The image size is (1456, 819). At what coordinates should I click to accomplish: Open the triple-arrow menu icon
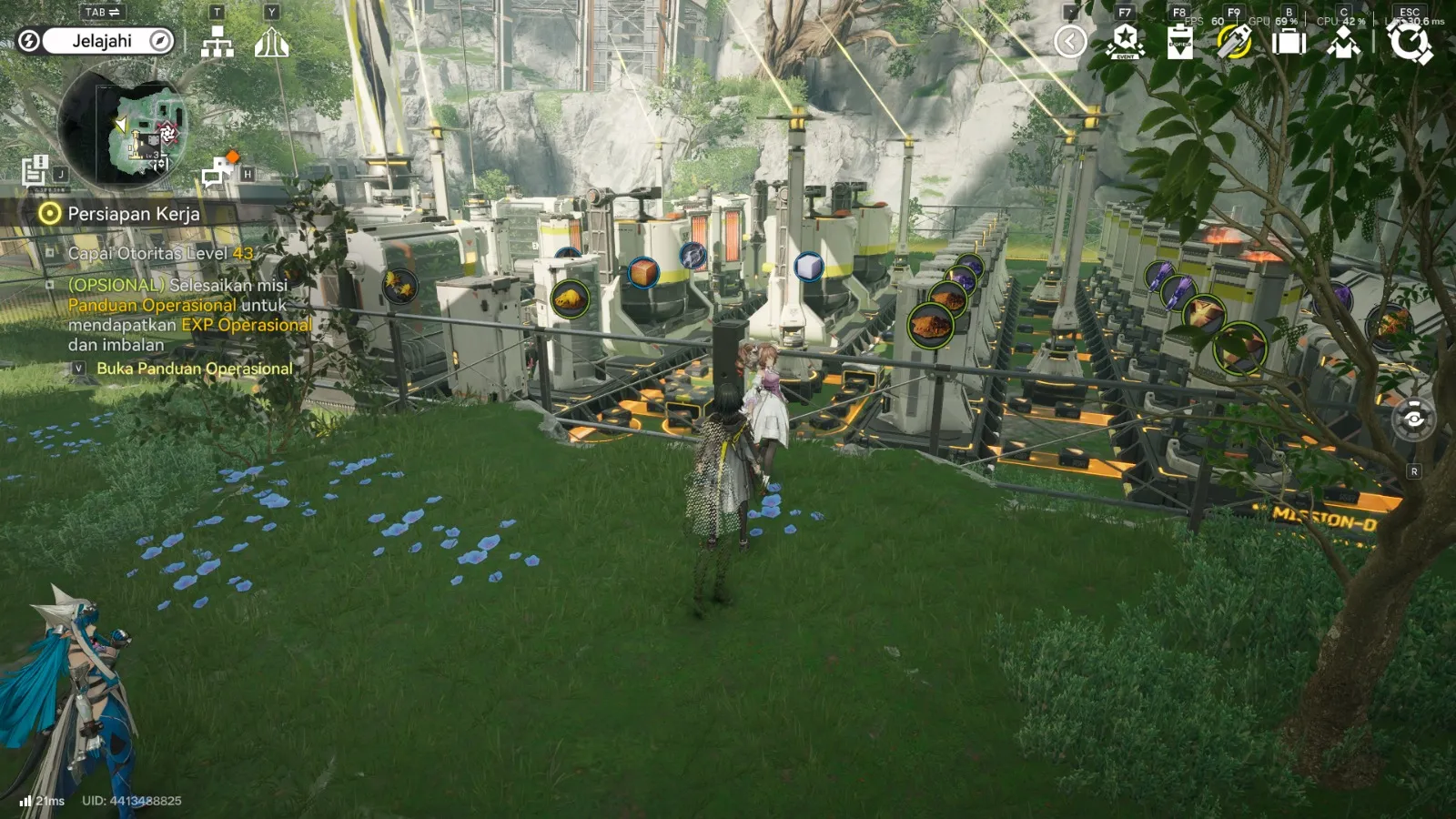tap(271, 42)
